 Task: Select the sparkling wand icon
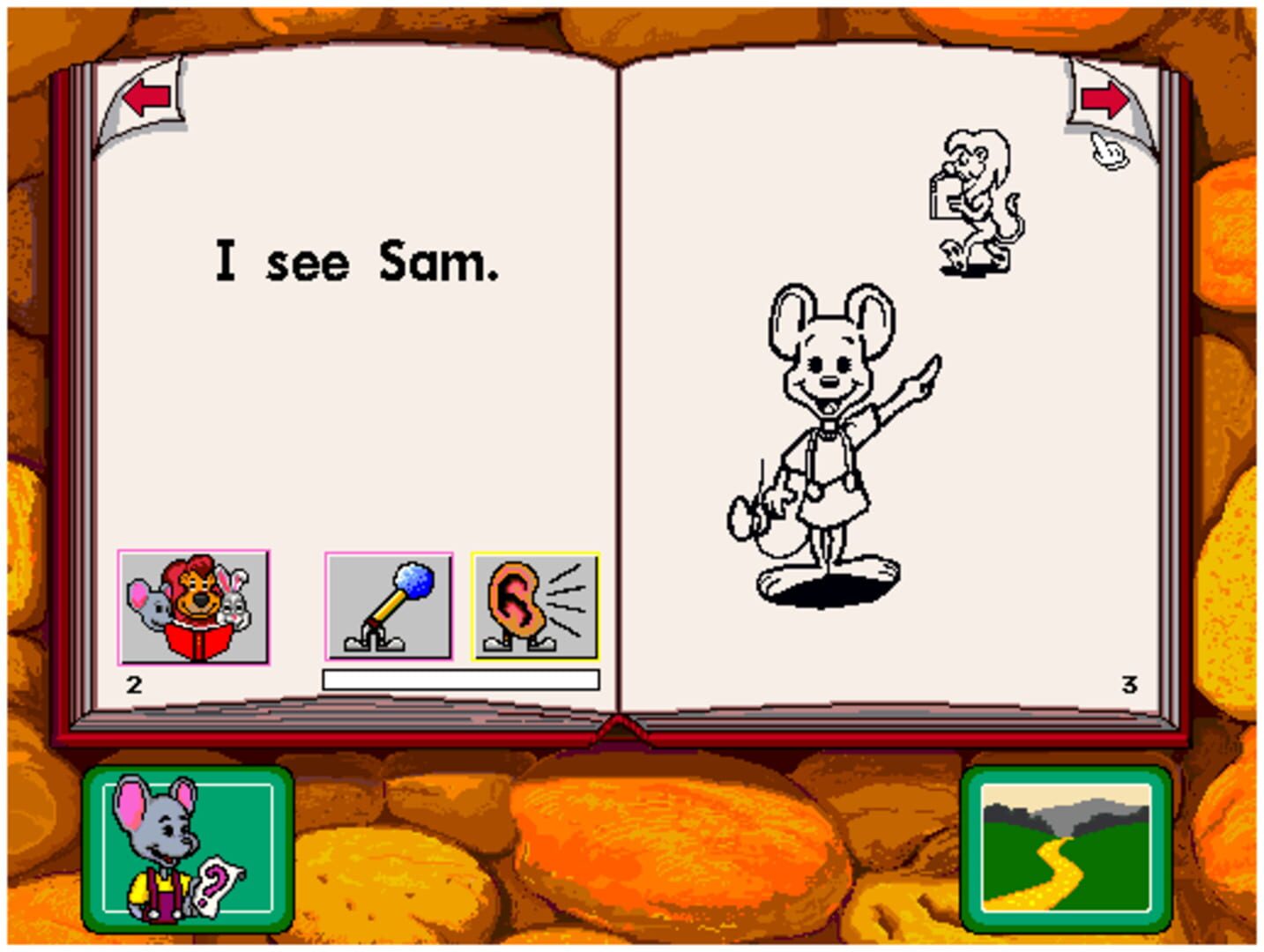coord(389,606)
